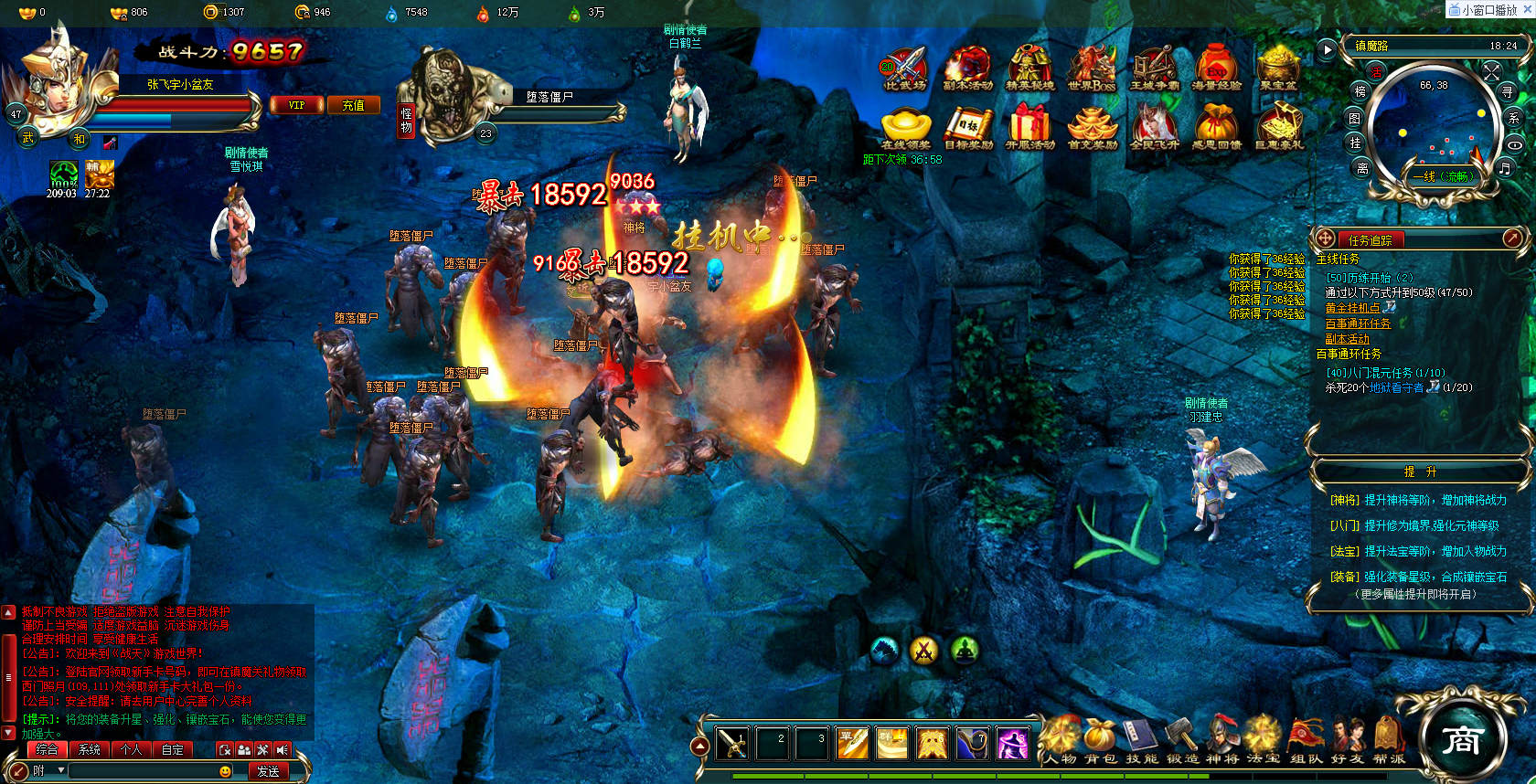Open the 锻造 forging menu

coord(1182,739)
